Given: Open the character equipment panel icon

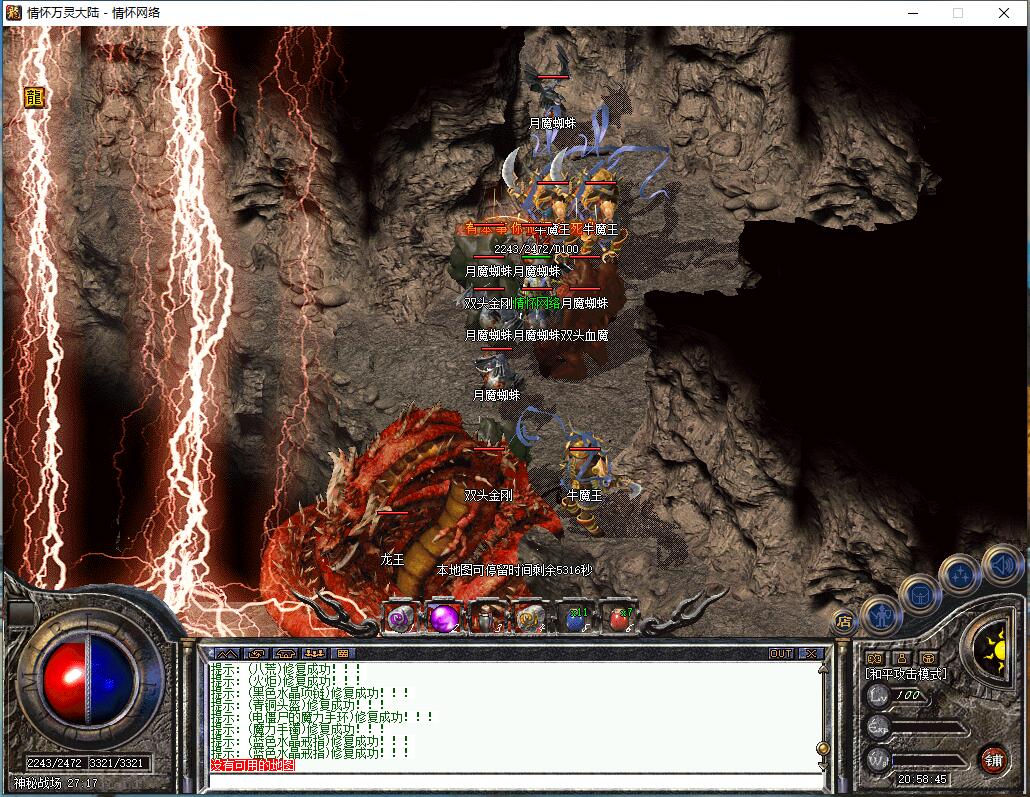Looking at the screenshot, I should point(881,614).
